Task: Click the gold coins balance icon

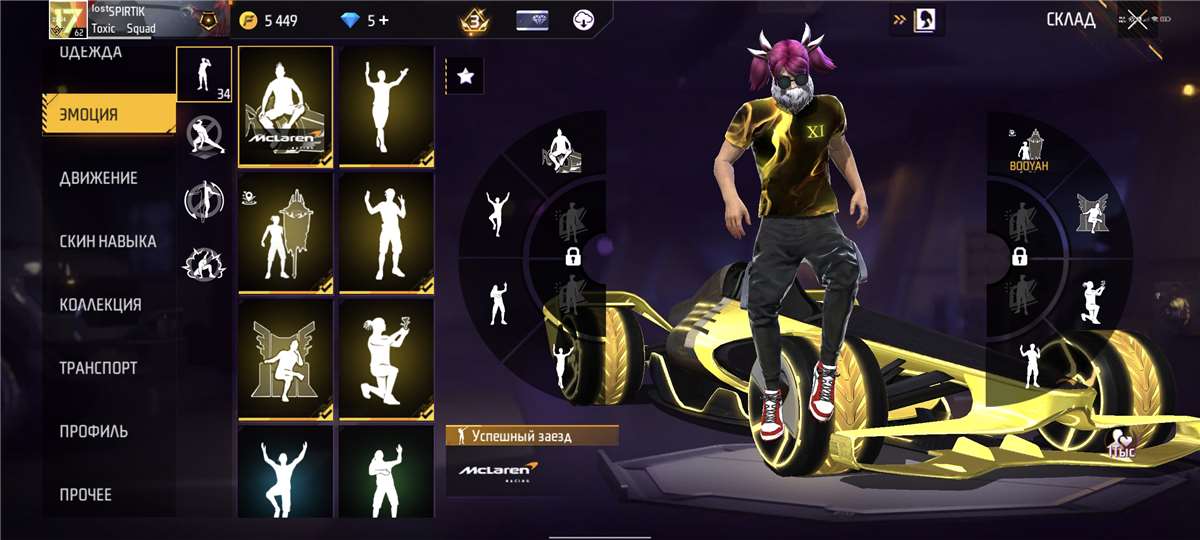Action: click(250, 20)
